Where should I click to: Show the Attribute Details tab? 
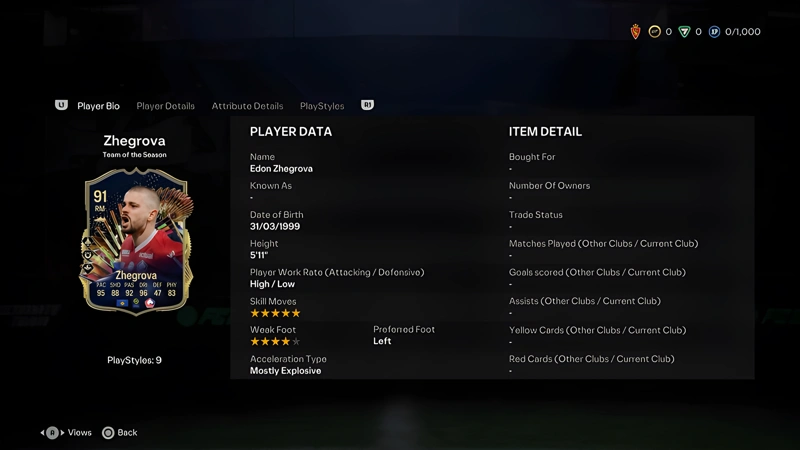tap(247, 106)
